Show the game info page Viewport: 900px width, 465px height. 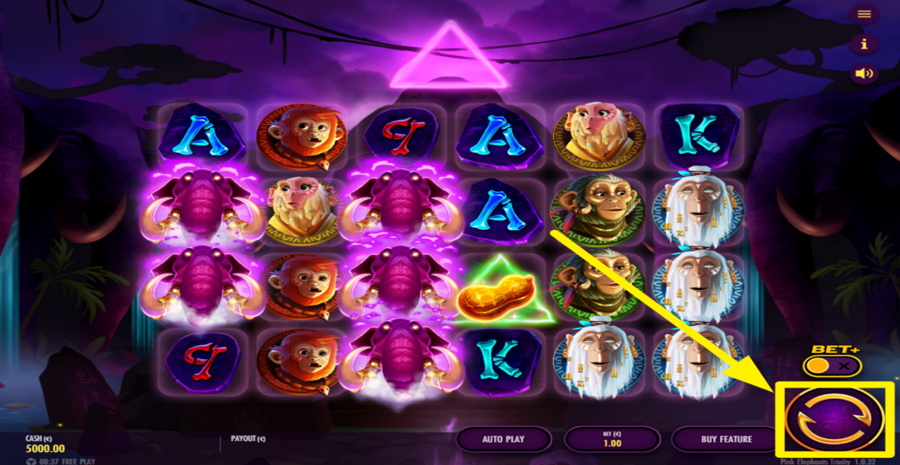click(x=864, y=44)
